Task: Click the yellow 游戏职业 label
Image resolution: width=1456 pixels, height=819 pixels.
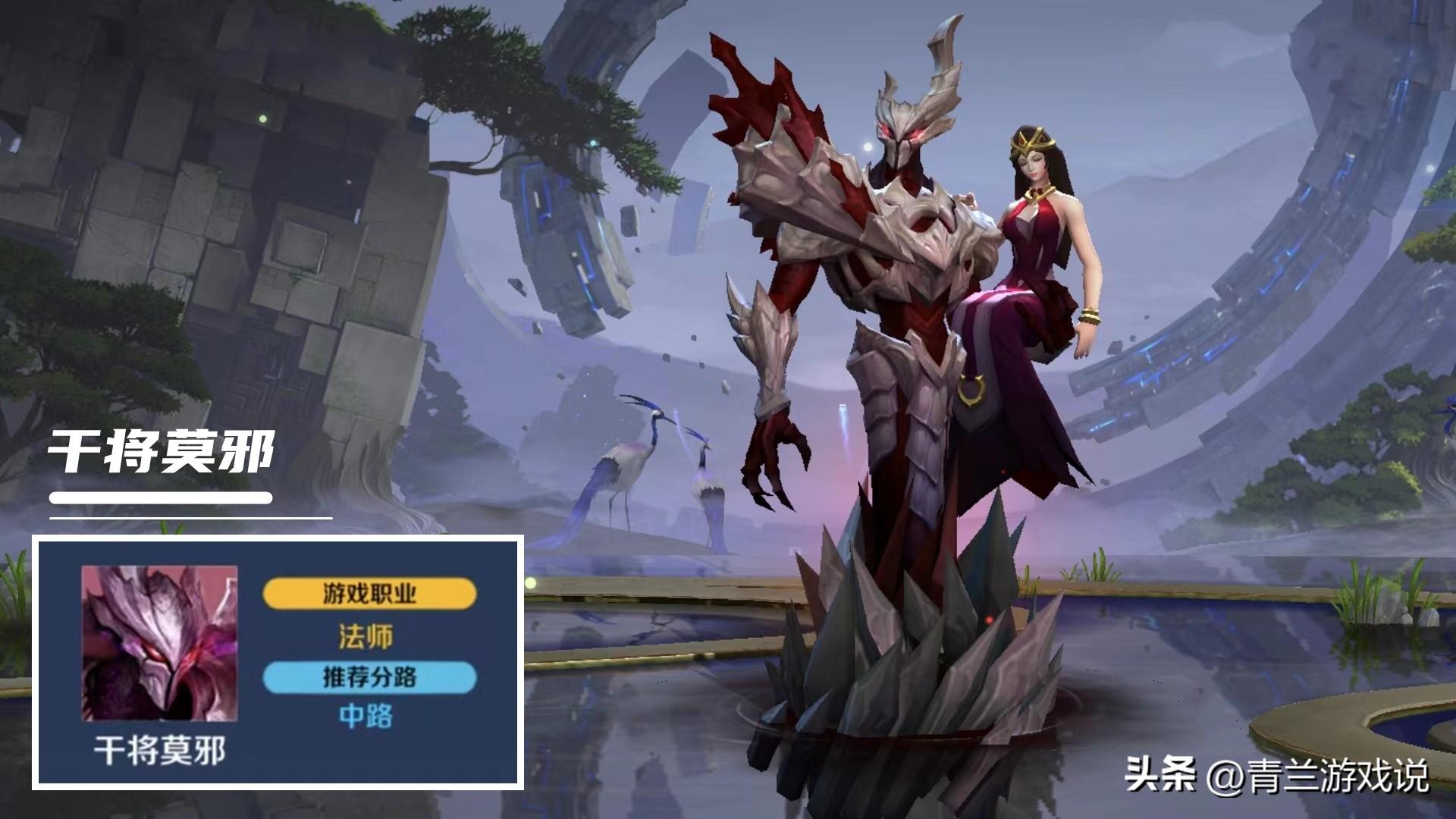Action: 369,594
